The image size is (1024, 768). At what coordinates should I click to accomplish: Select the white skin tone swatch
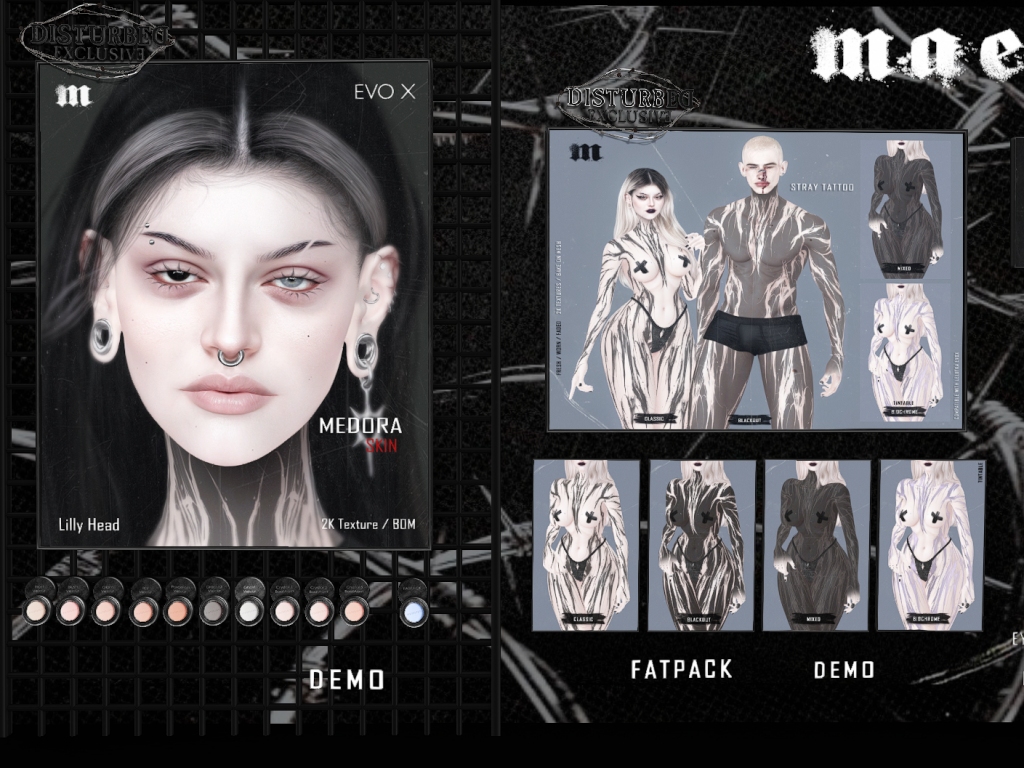249,610
